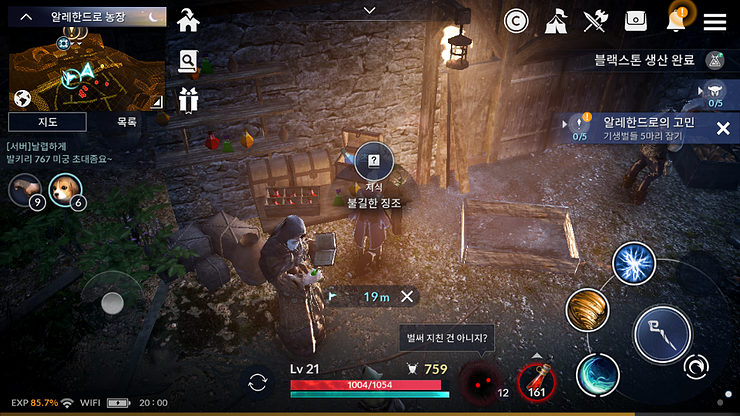Use the red health potion
This screenshot has height=416, width=740.
click(x=537, y=383)
